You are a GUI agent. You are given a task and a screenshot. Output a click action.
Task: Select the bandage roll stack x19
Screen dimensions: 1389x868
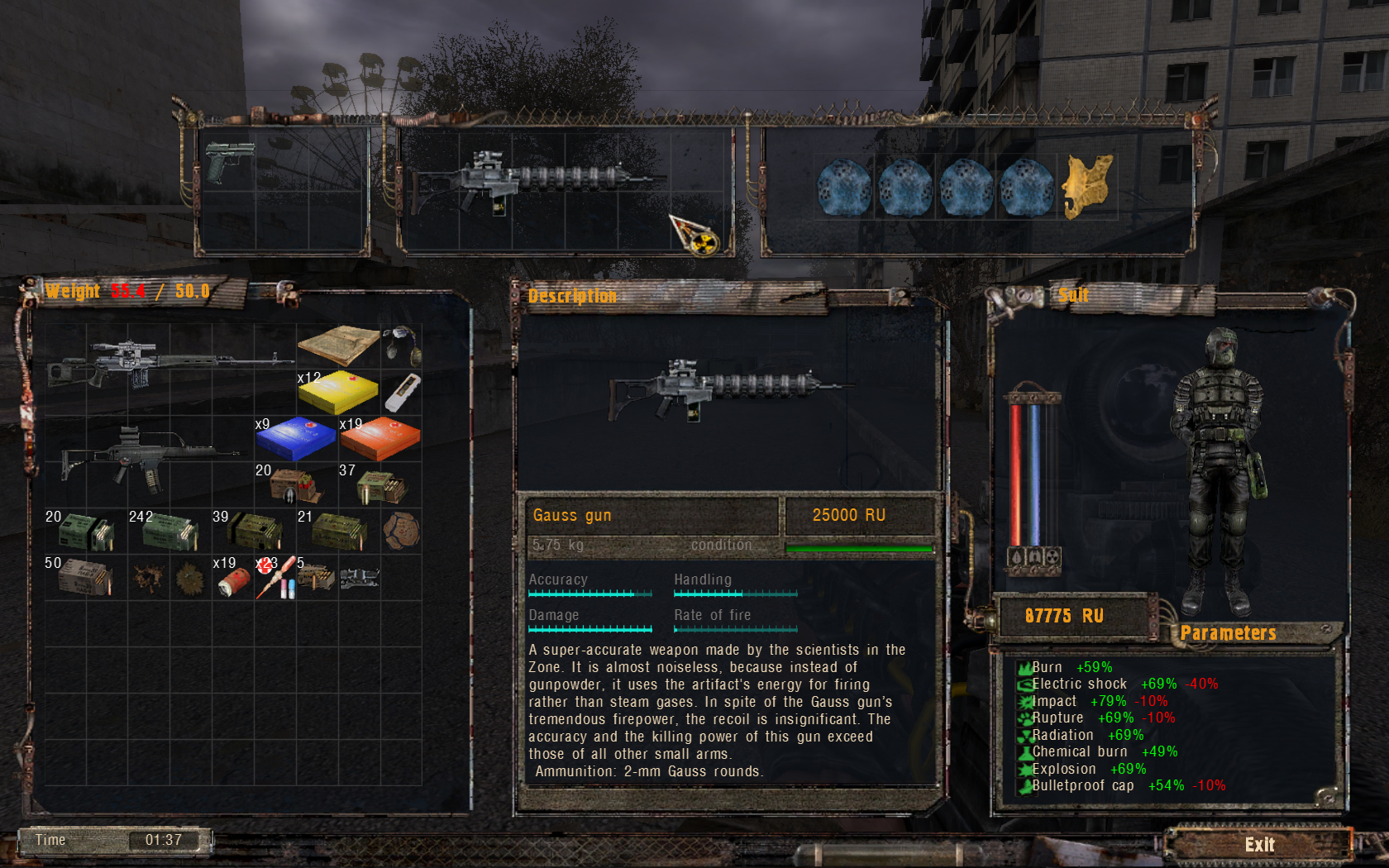(x=234, y=579)
